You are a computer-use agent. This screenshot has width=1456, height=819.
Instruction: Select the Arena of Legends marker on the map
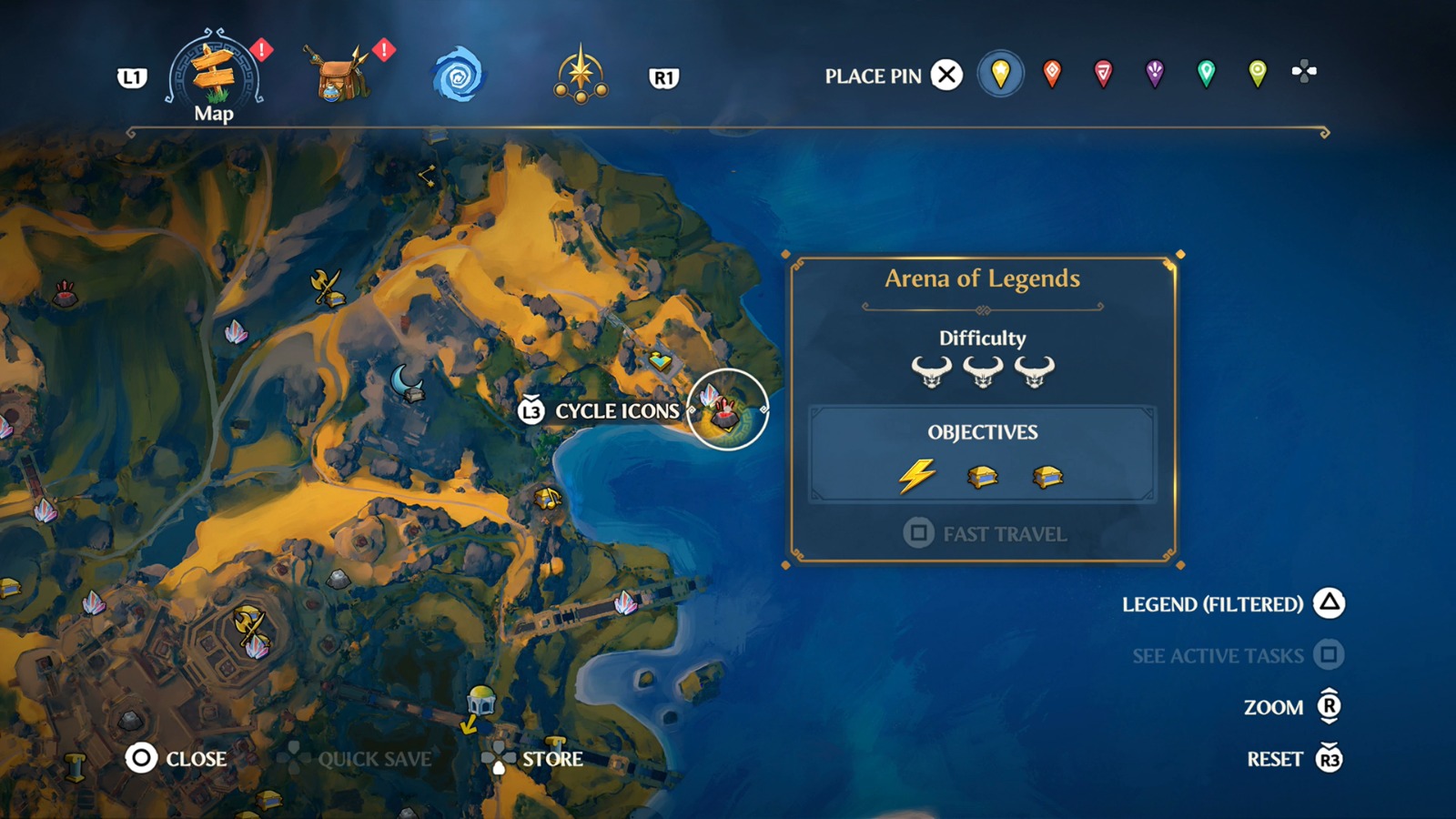pos(723,409)
